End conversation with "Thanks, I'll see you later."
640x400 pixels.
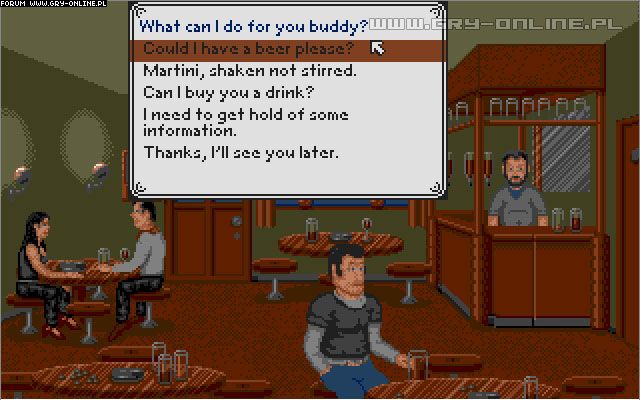tap(241, 153)
